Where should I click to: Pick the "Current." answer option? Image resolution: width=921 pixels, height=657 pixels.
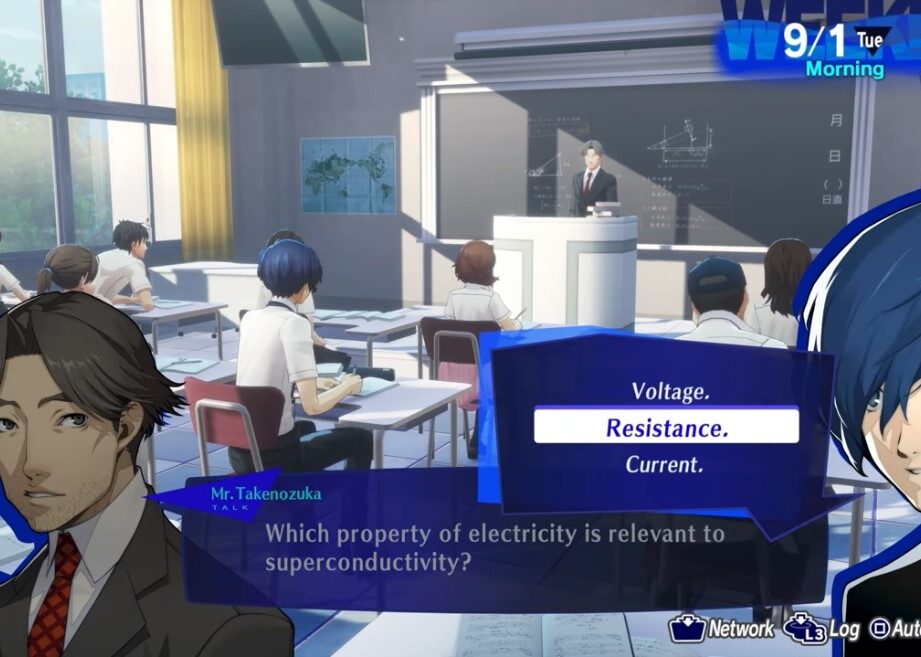[664, 464]
